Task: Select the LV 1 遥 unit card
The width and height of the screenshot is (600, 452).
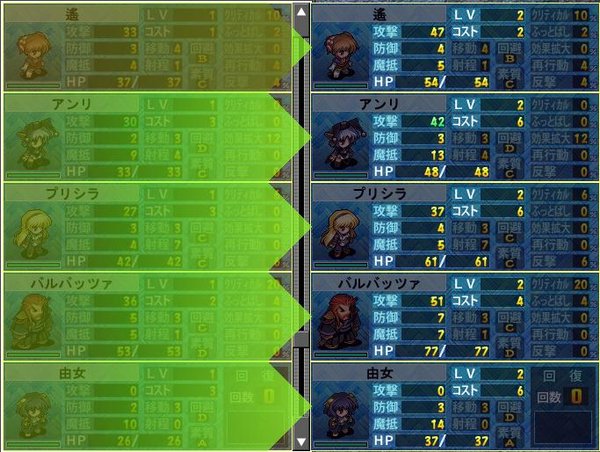Action: click(145, 46)
